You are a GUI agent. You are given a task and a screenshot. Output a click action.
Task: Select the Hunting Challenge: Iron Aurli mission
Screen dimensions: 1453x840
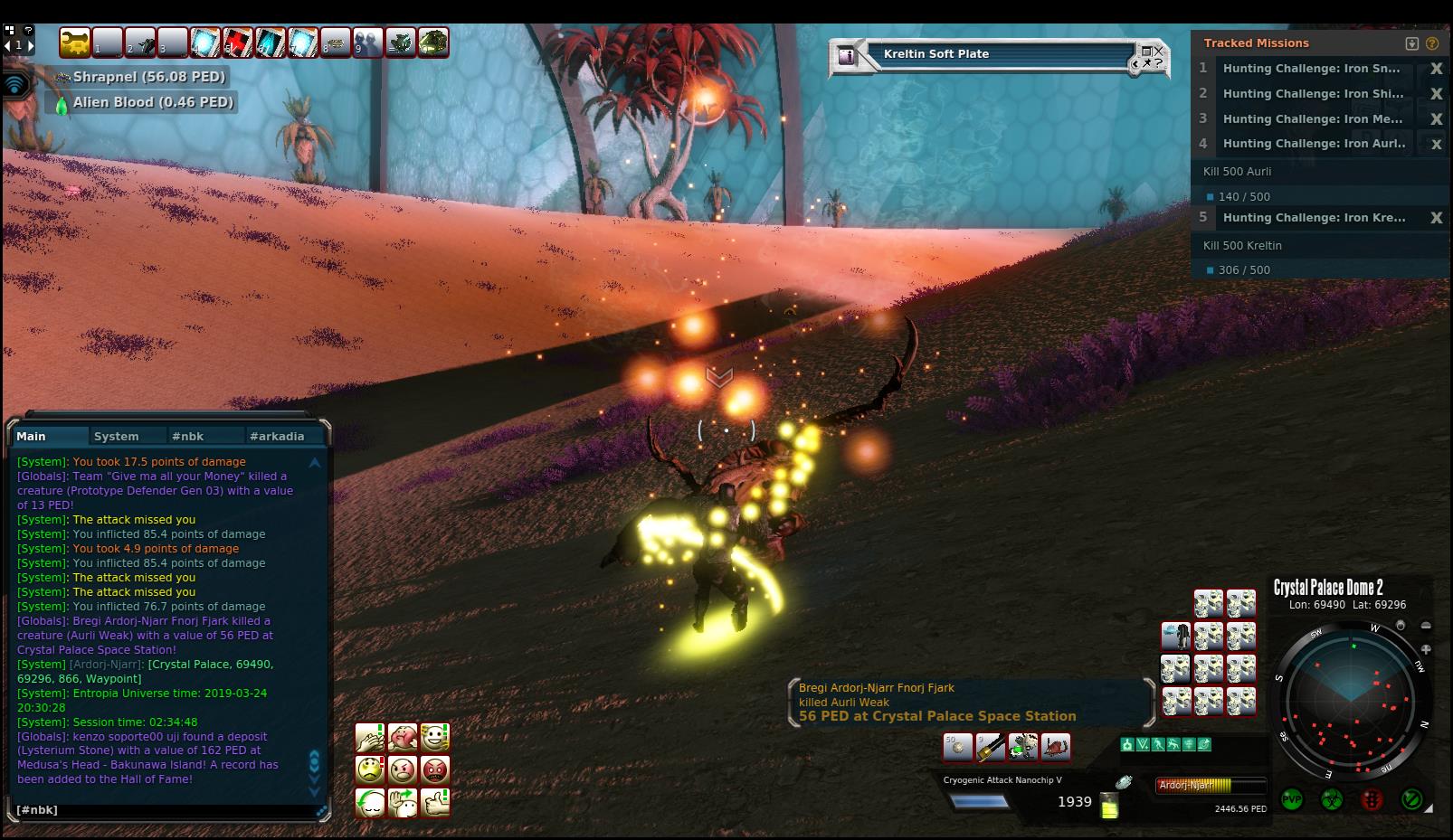(1314, 143)
